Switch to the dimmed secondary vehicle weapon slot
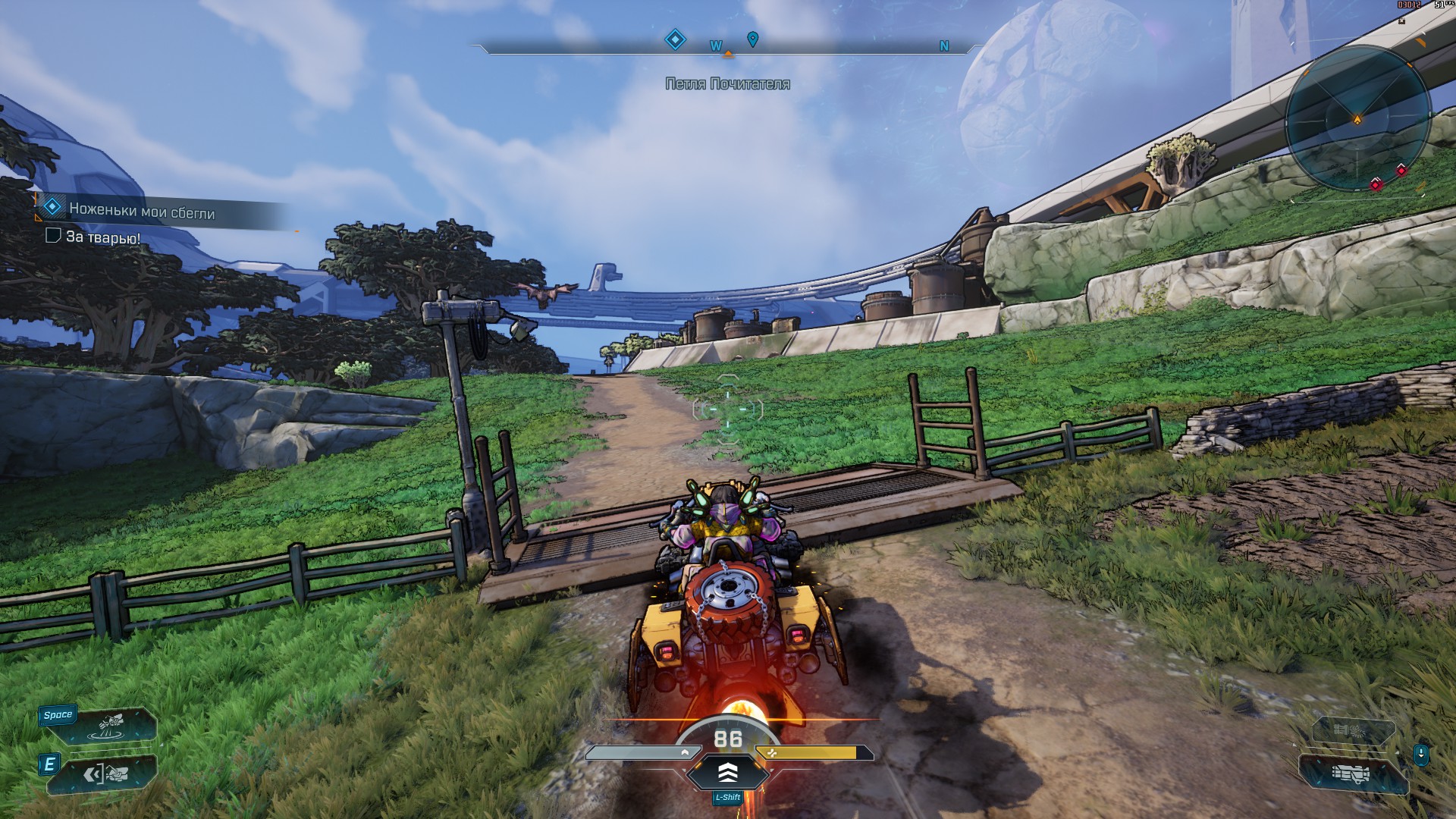 [x=1351, y=730]
